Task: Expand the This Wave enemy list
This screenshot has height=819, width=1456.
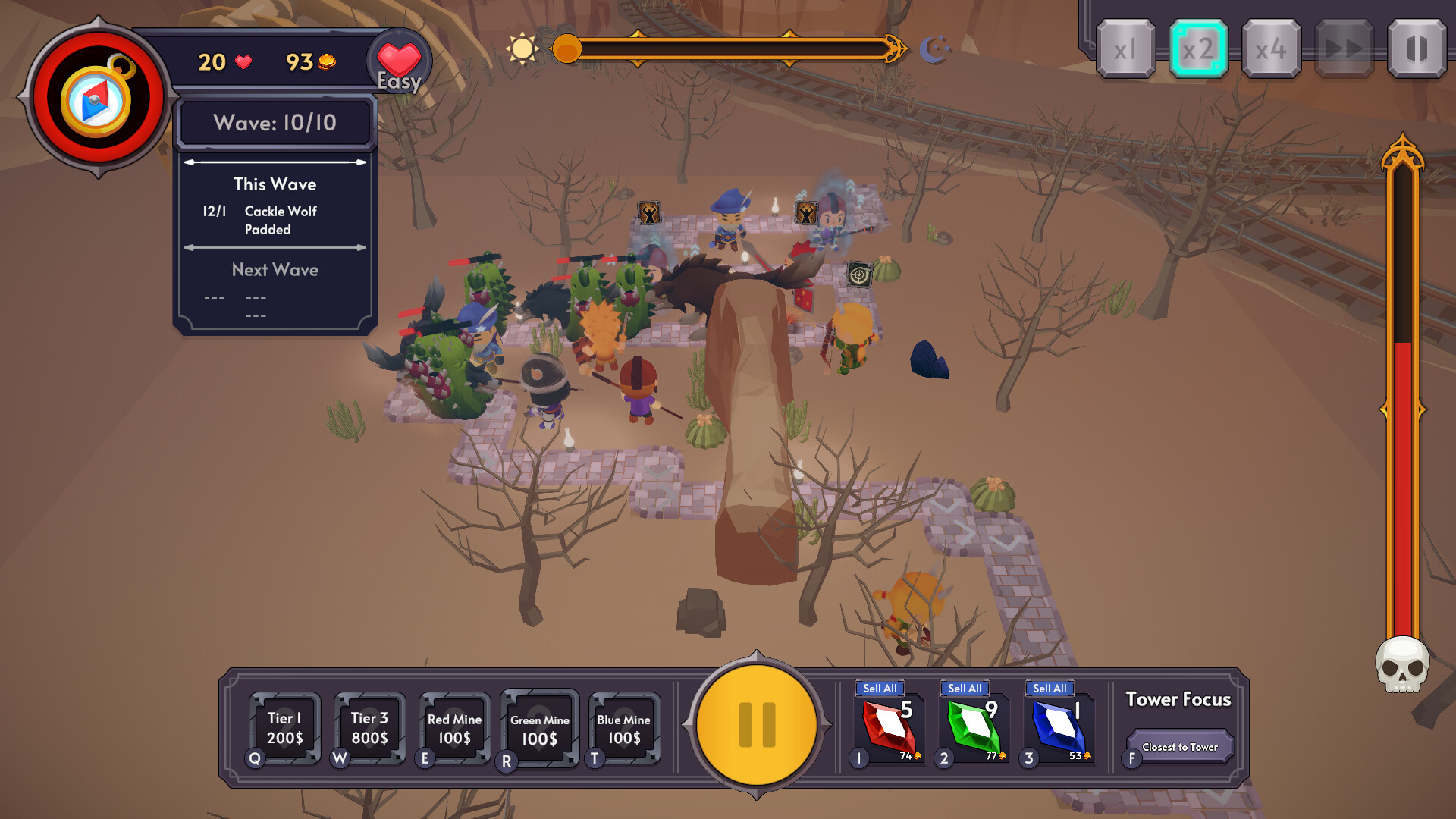Action: coord(275,184)
